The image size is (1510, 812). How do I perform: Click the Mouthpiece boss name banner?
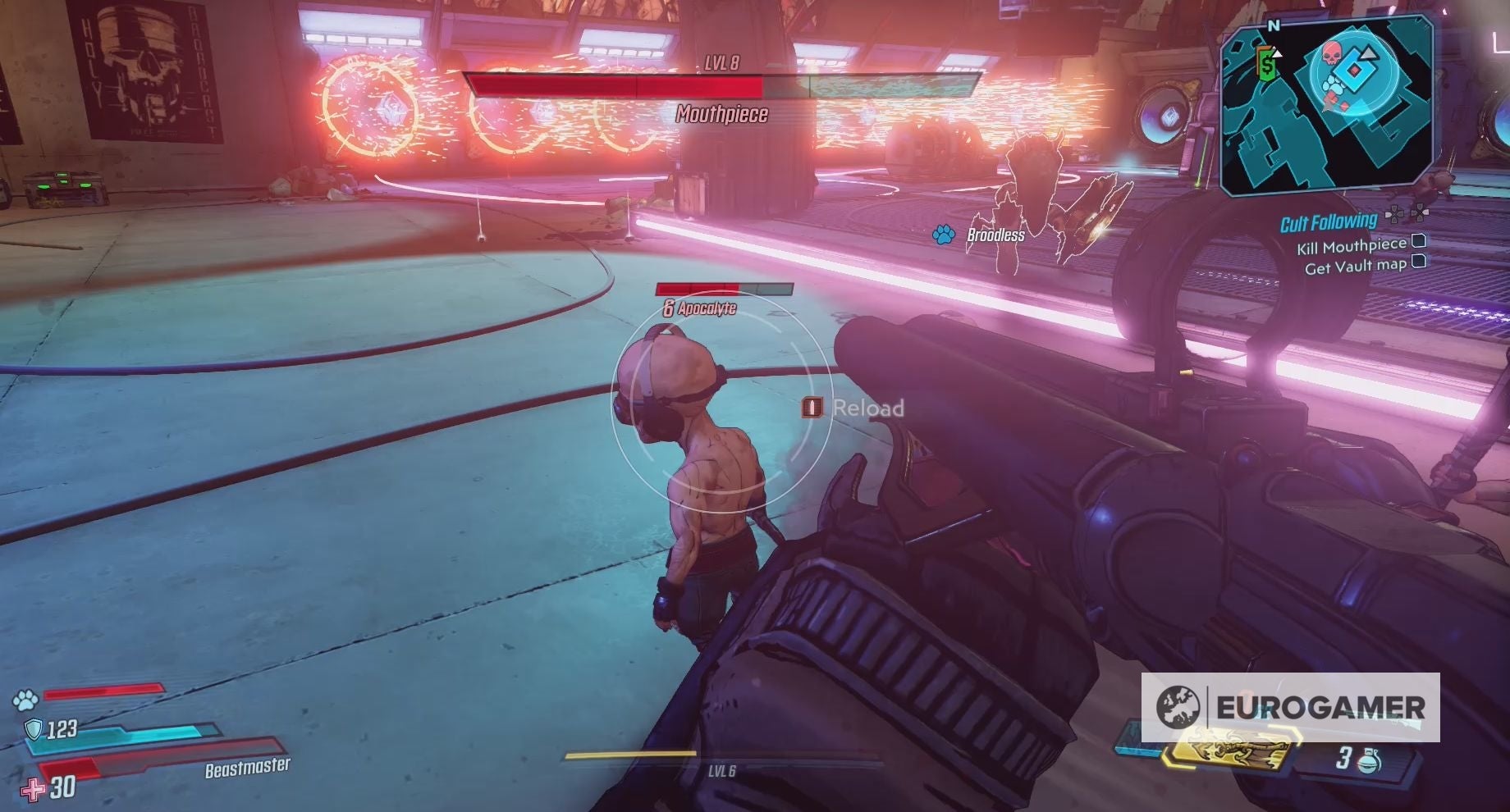click(722, 115)
